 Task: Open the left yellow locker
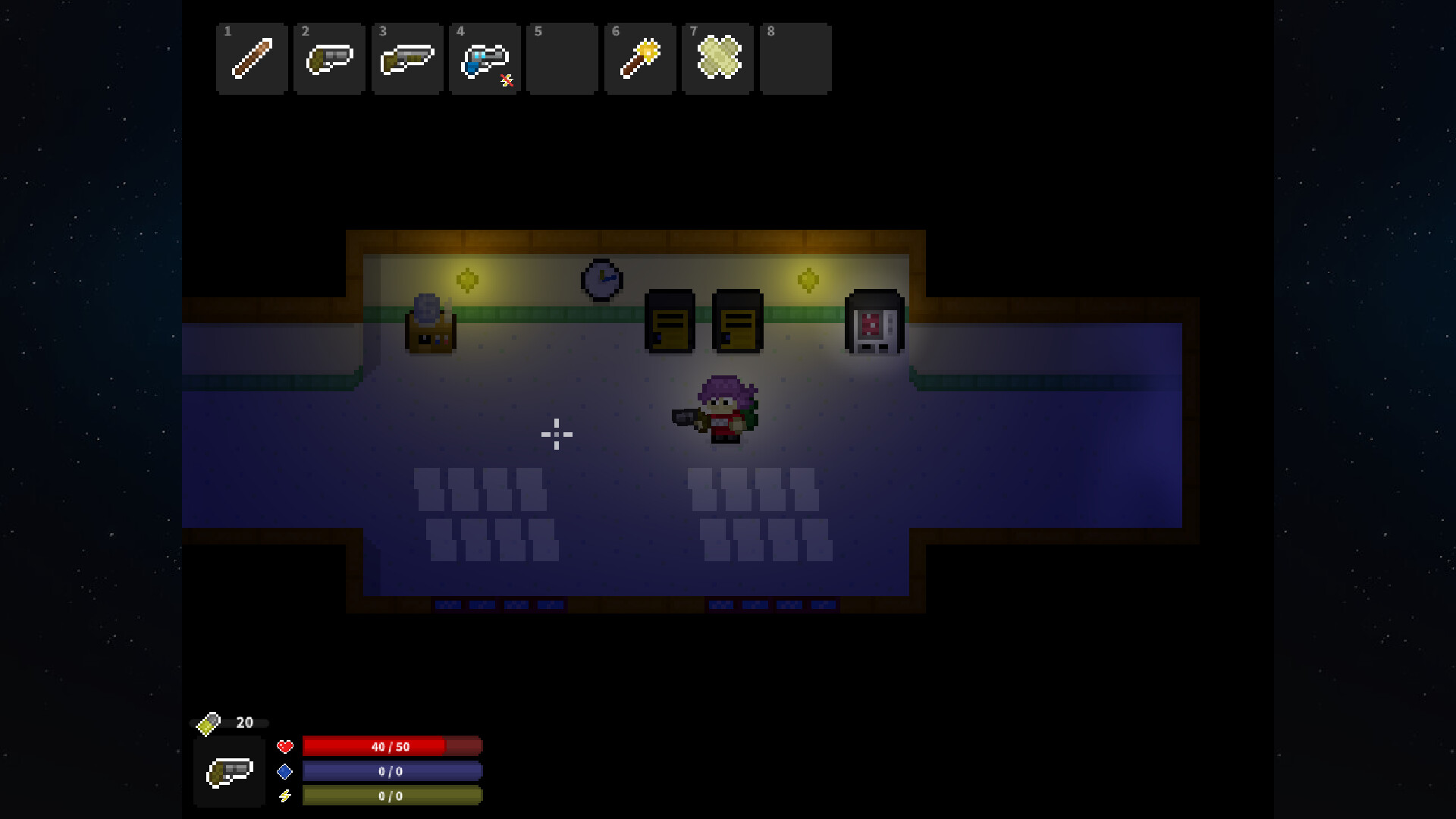pyautogui.click(x=670, y=322)
